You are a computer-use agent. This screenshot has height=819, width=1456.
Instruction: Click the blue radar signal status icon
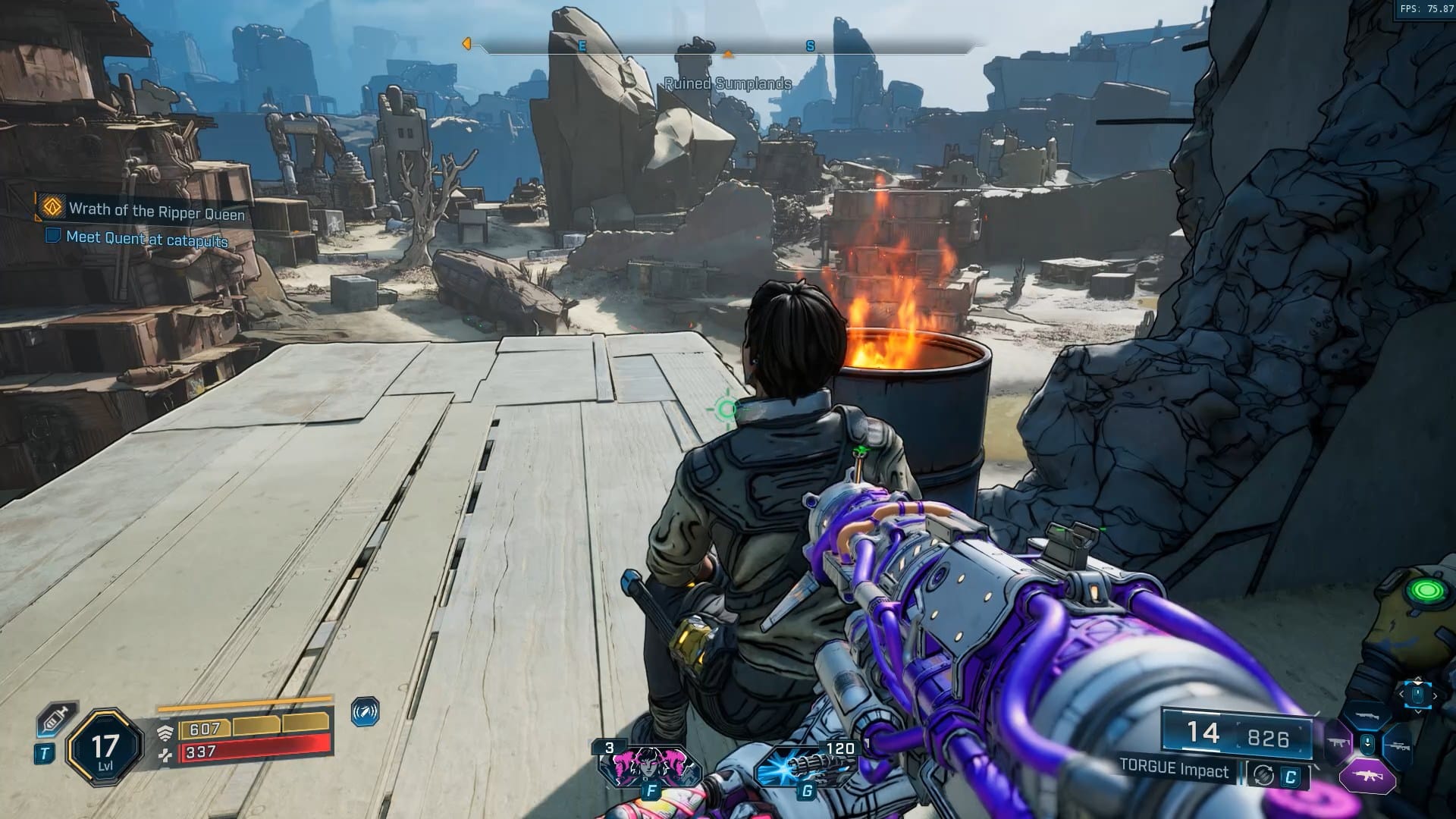pyautogui.click(x=365, y=713)
